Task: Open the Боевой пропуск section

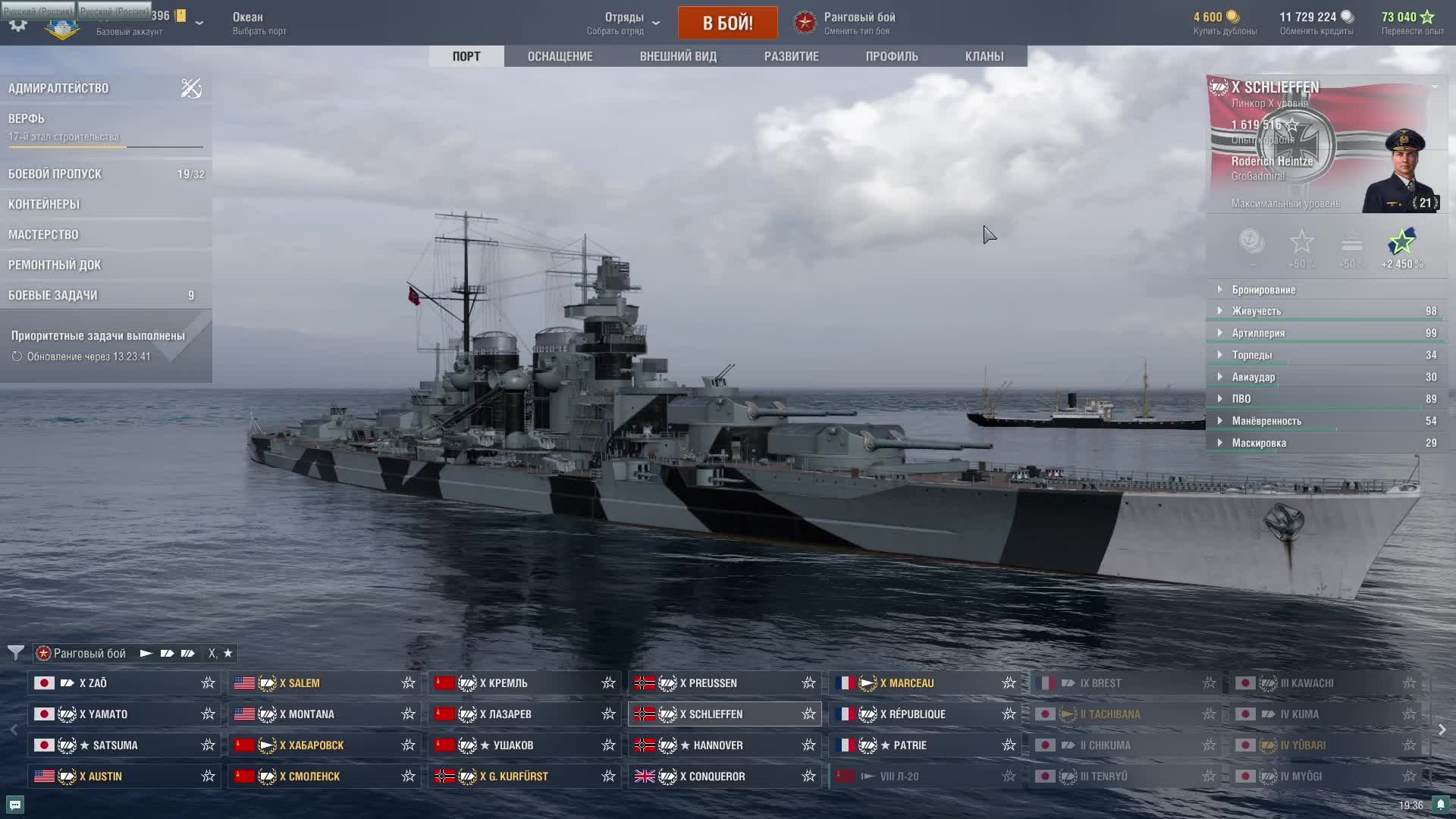Action: pos(55,174)
